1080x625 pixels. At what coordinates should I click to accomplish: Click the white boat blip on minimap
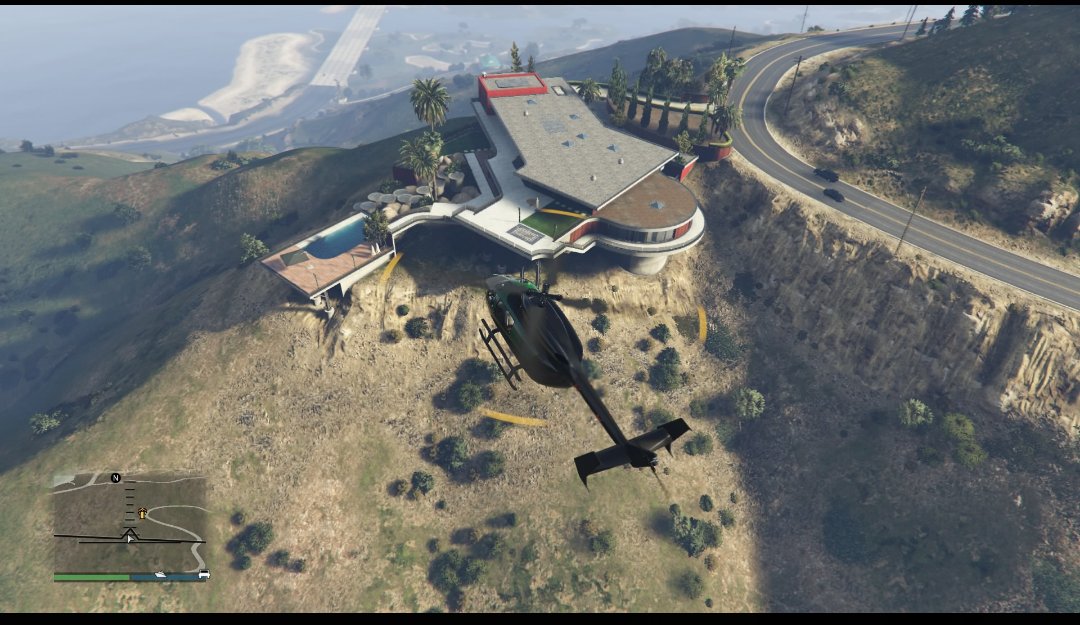pyautogui.click(x=160, y=575)
